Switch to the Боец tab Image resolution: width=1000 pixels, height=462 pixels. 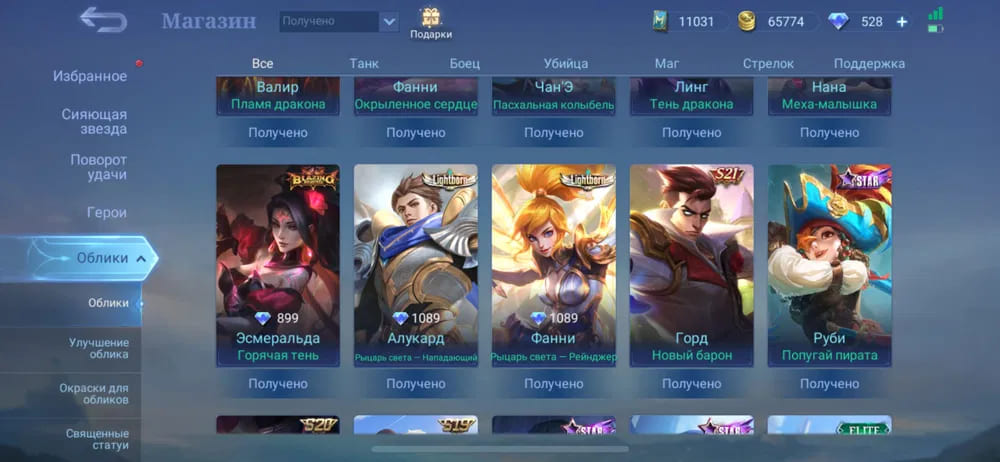click(x=464, y=64)
